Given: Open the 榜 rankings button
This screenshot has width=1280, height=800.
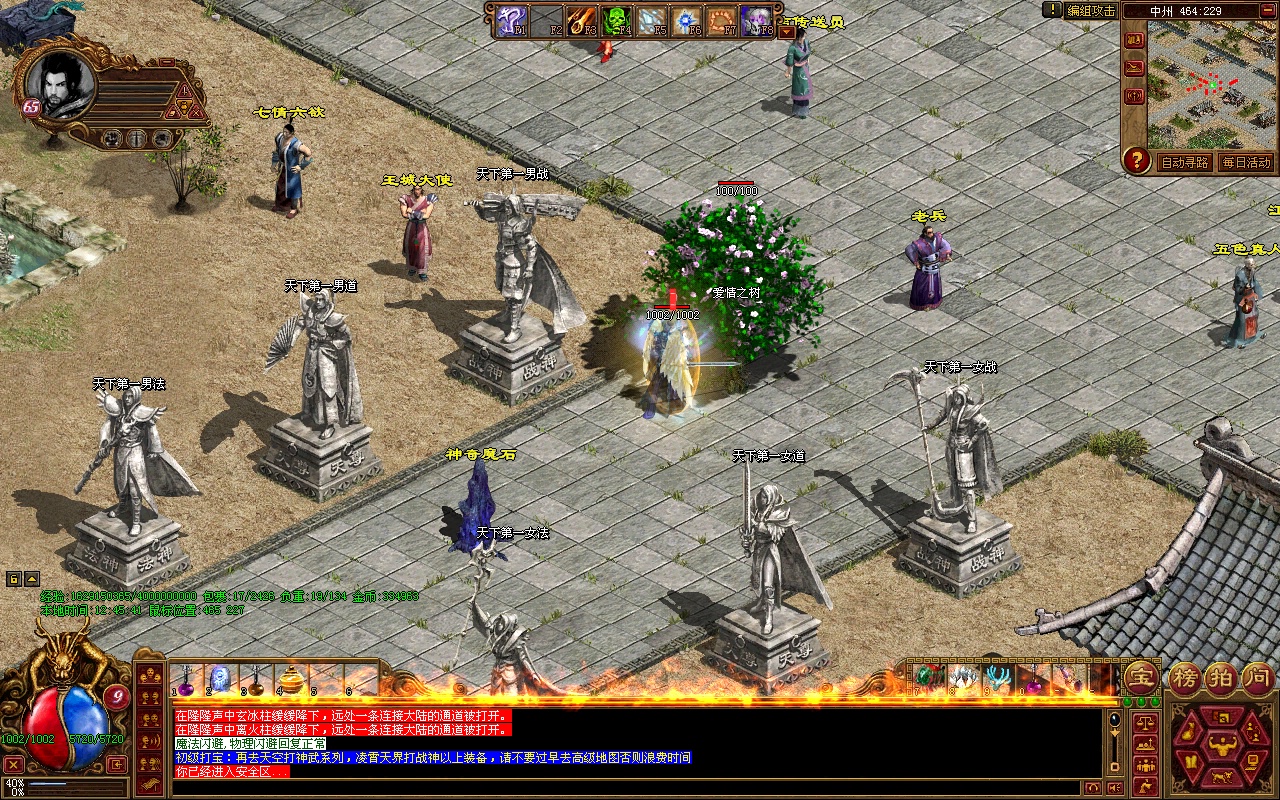Looking at the screenshot, I should (x=1186, y=677).
